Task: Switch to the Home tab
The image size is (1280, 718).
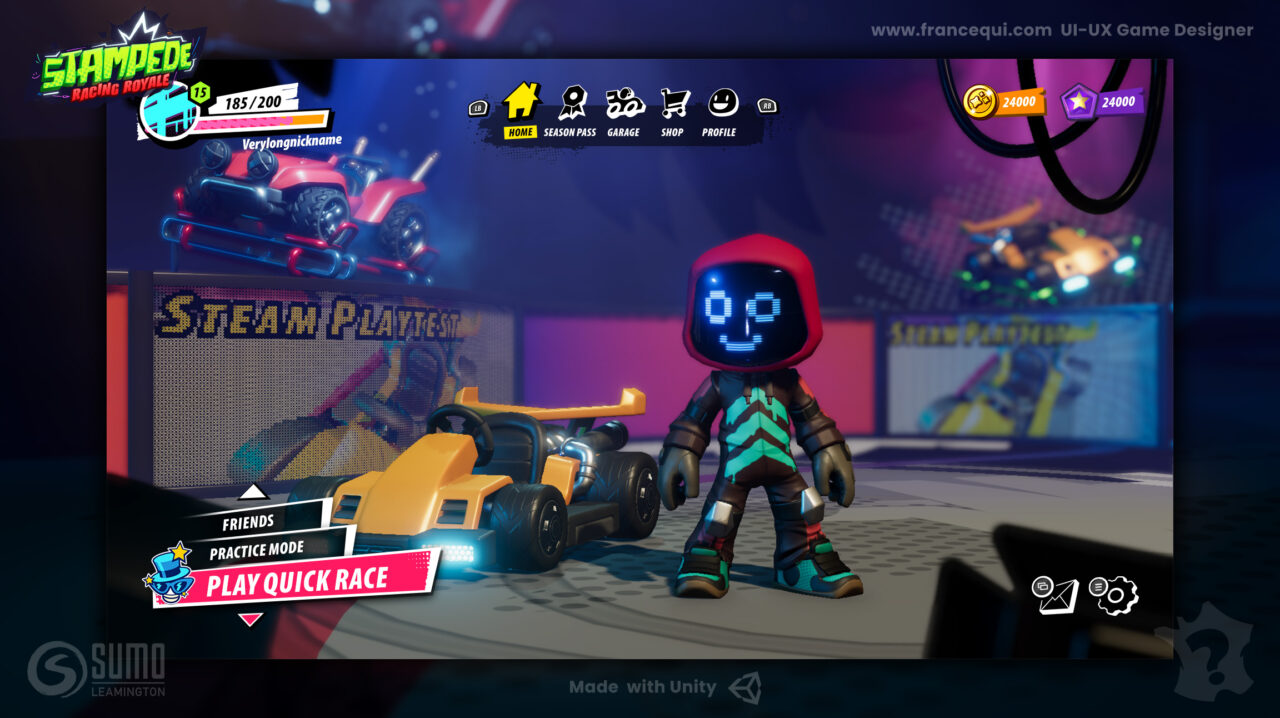Action: (x=520, y=110)
